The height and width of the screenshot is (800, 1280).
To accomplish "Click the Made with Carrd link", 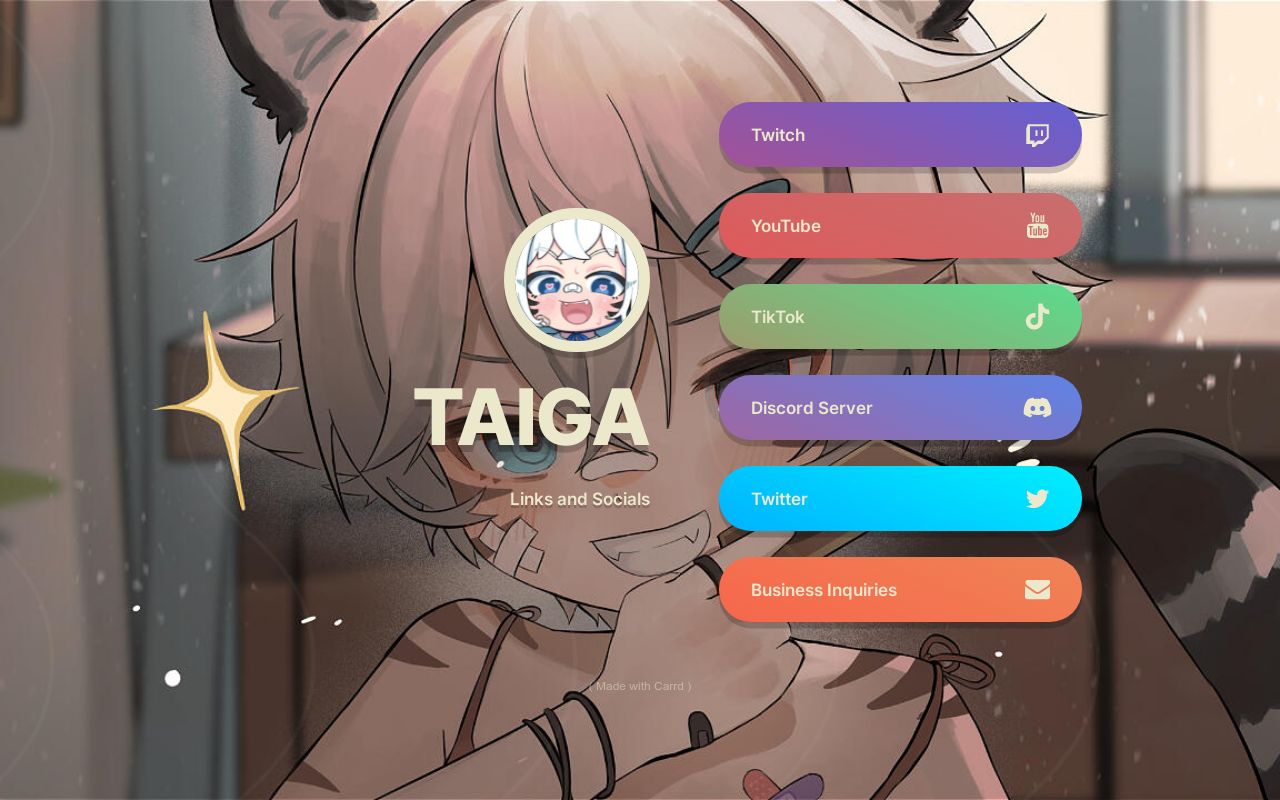I will [640, 686].
